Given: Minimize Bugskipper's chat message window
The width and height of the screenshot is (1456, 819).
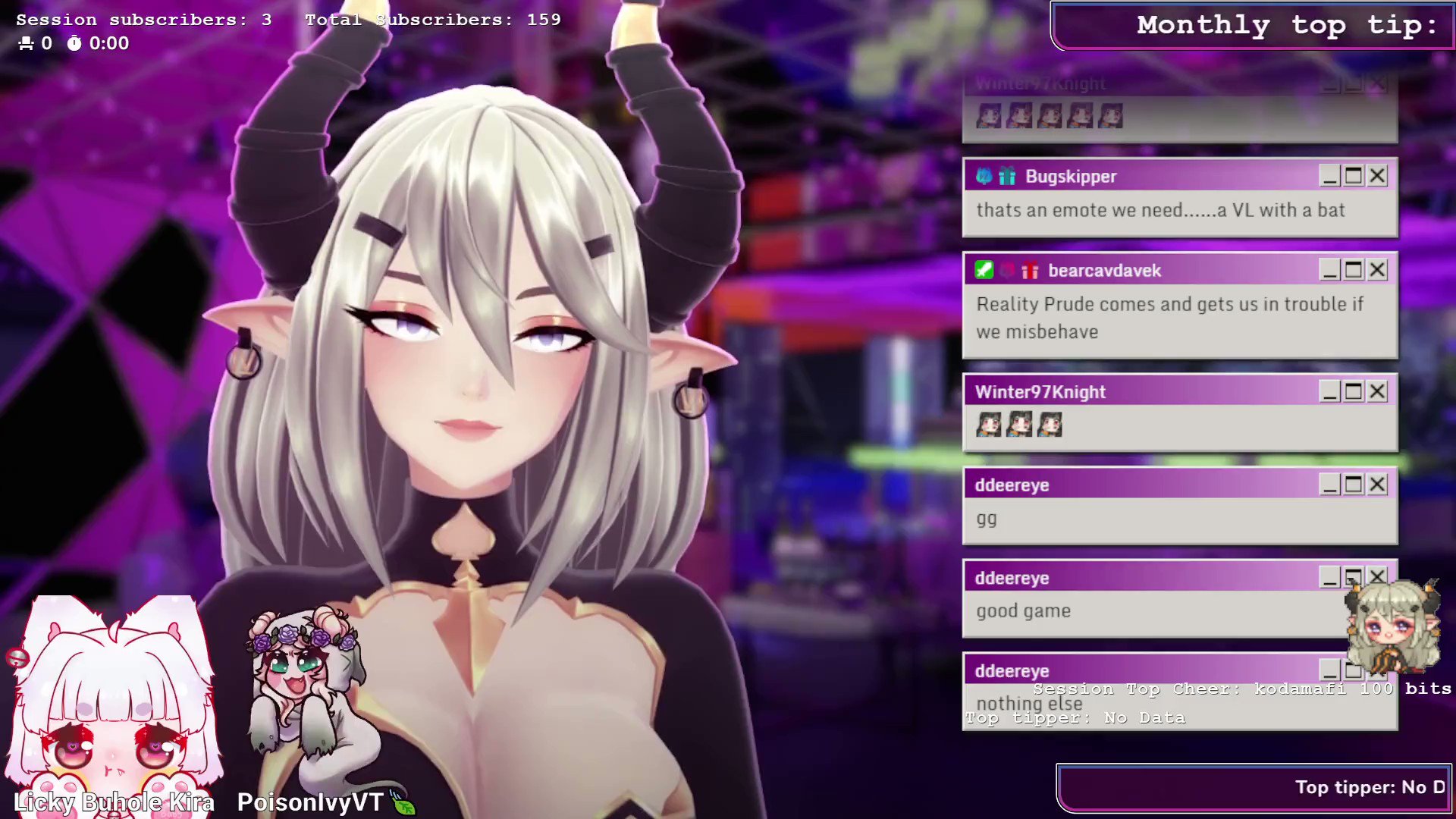Looking at the screenshot, I should pos(1329,175).
